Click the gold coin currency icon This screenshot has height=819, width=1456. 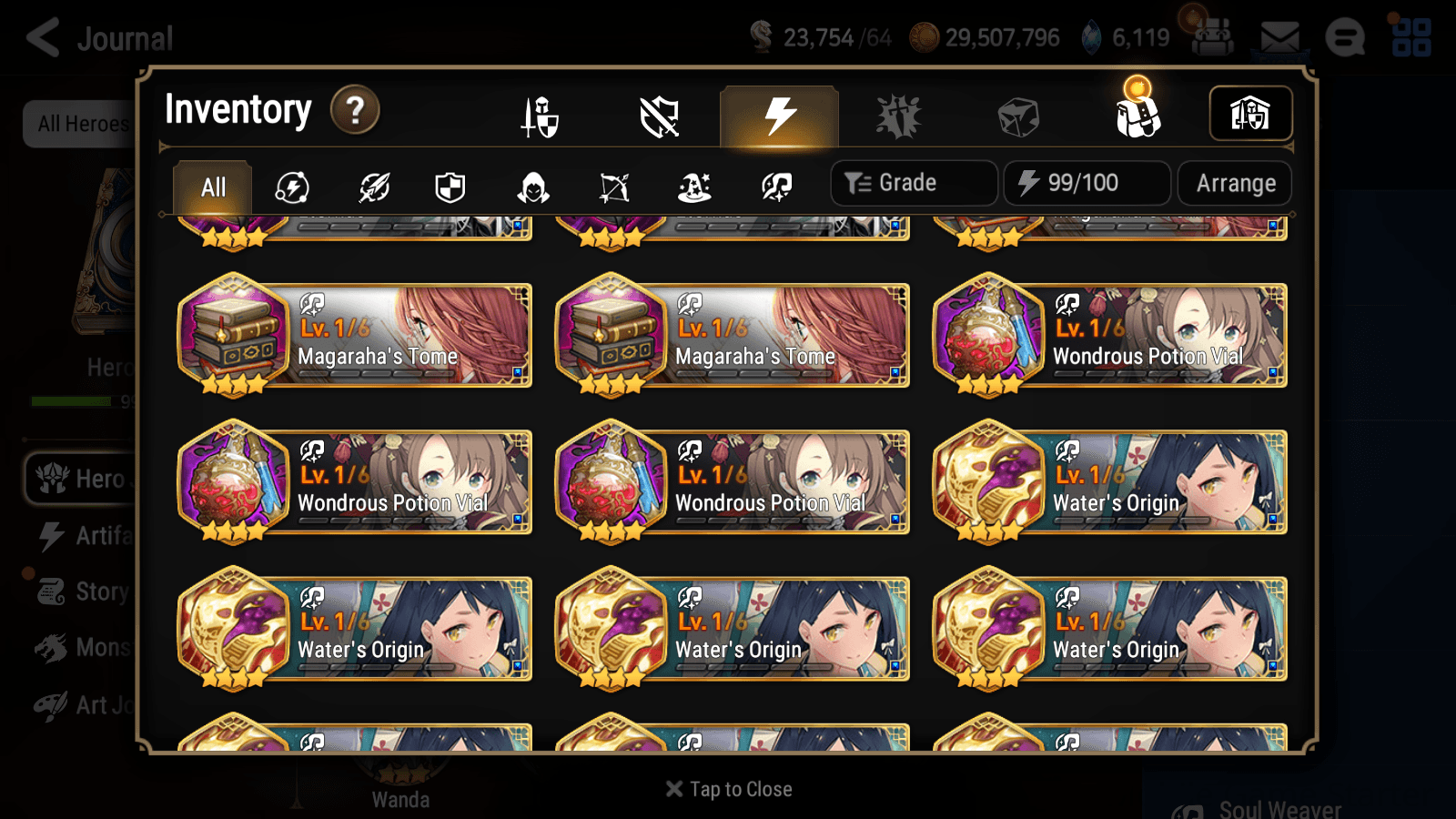click(924, 37)
